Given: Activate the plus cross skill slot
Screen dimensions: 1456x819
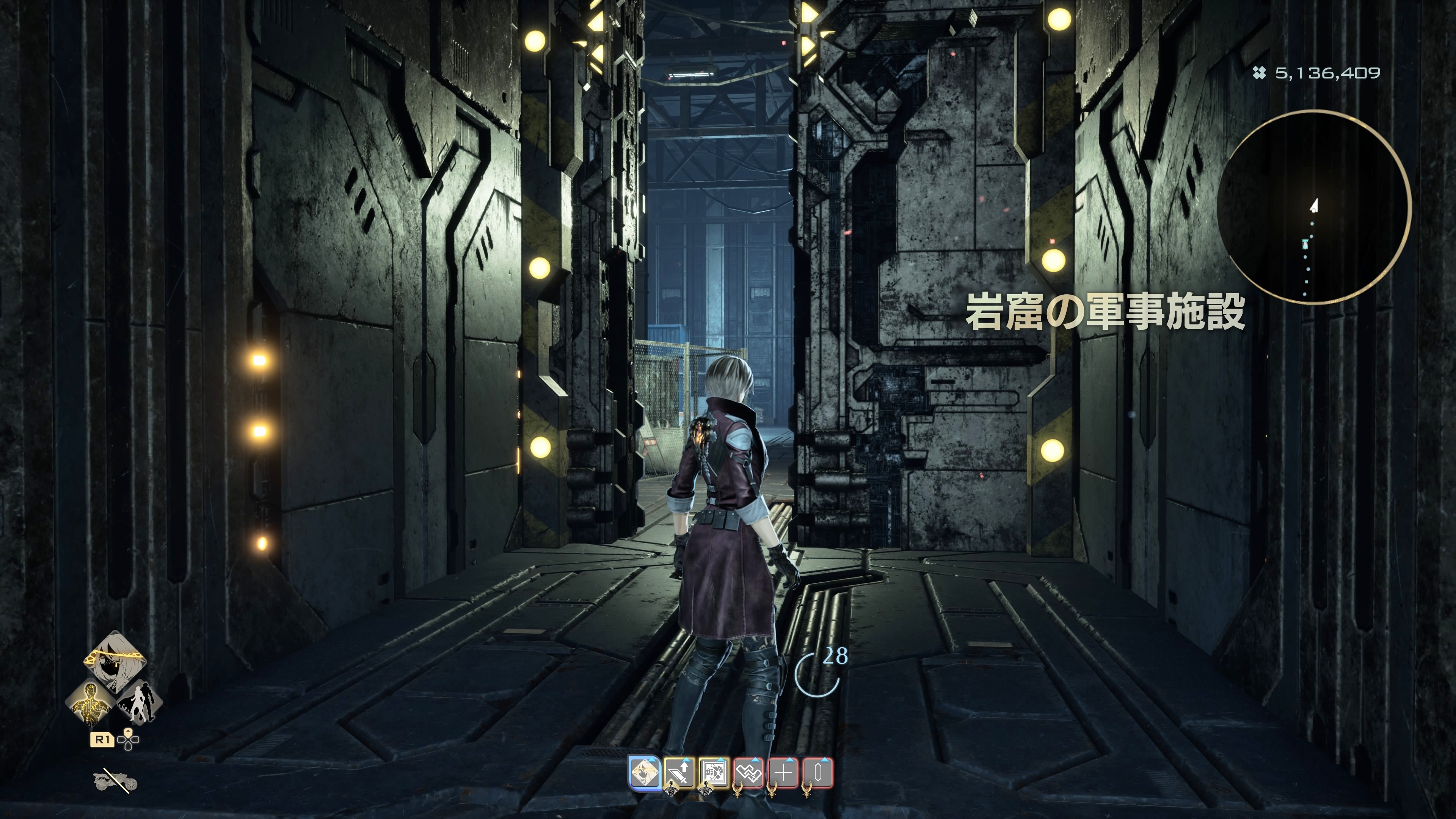Looking at the screenshot, I should pyautogui.click(x=783, y=773).
